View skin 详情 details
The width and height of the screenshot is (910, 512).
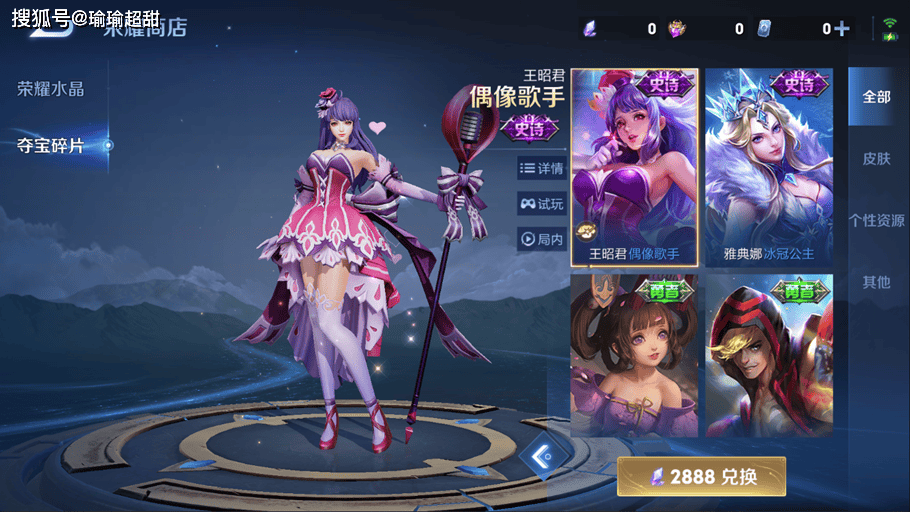[x=542, y=168]
